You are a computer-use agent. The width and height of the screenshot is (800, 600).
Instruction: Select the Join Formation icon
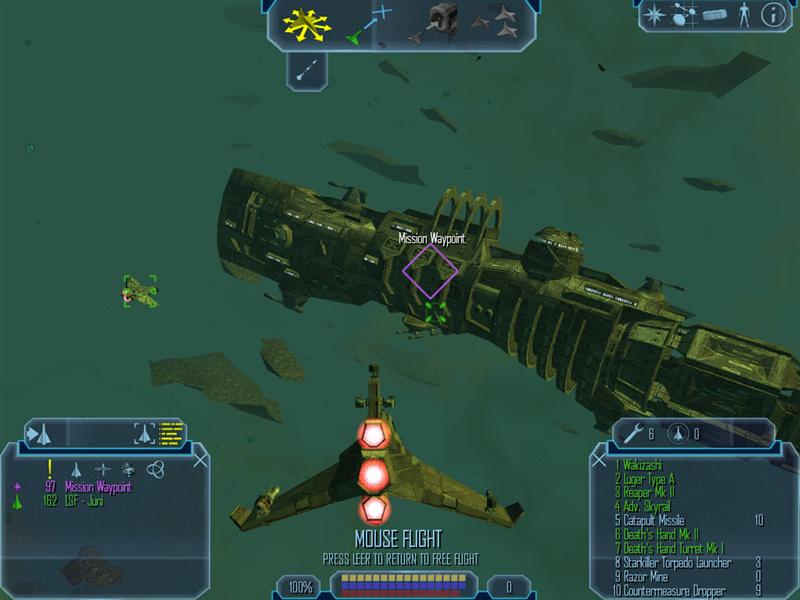496,24
